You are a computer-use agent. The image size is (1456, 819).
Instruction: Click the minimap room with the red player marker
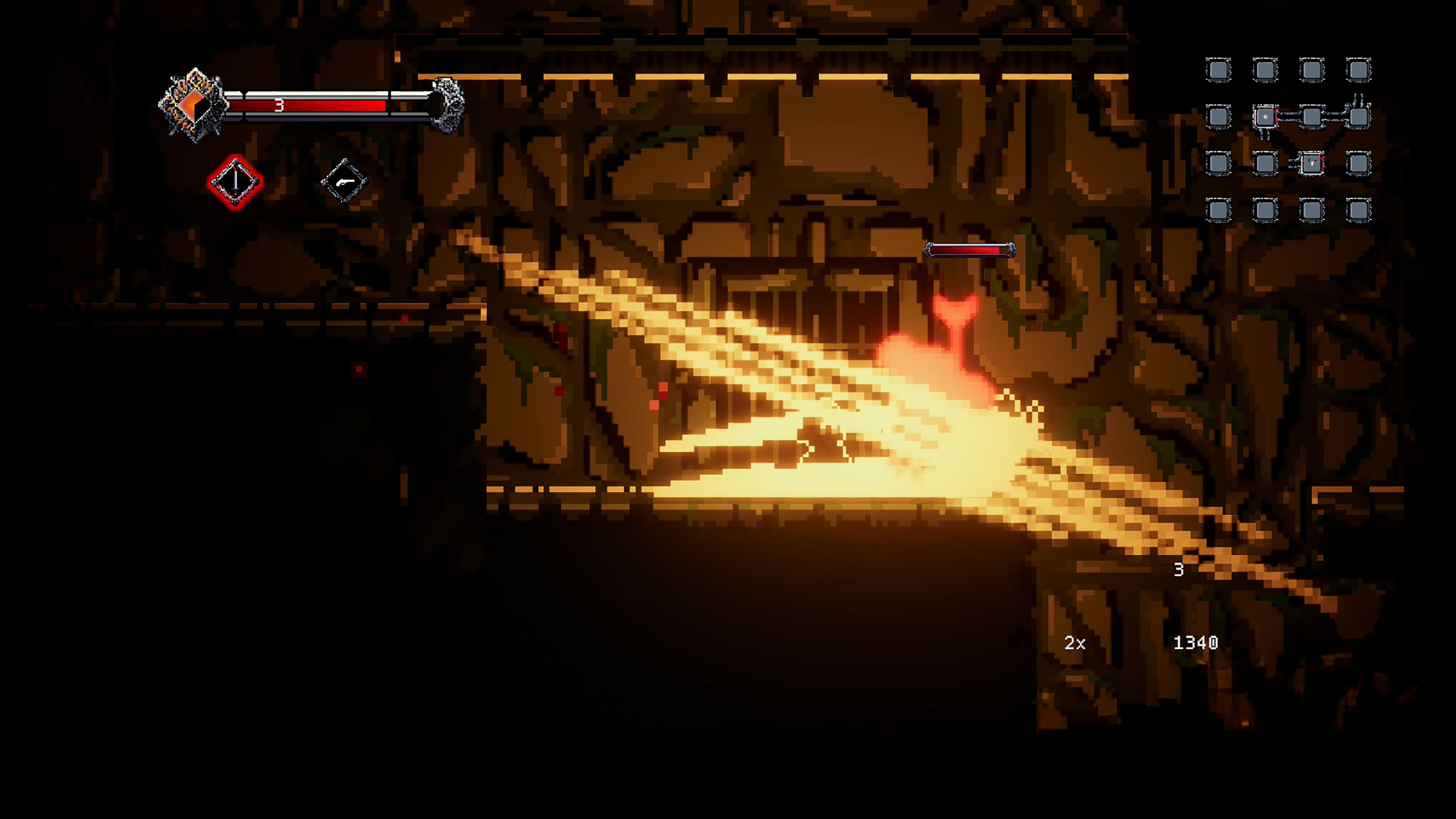(x=1312, y=164)
